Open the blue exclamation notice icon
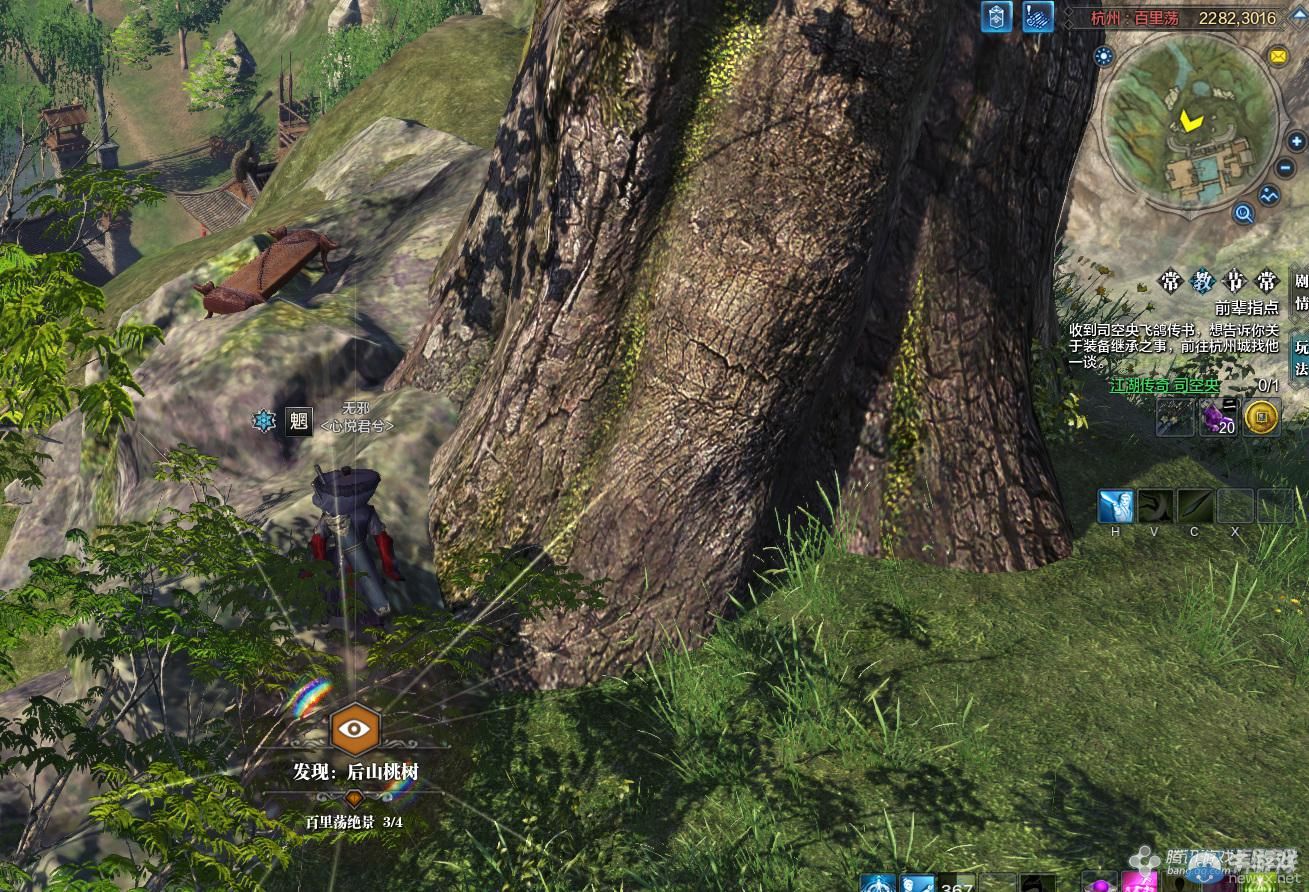The image size is (1309, 892). (x=1038, y=17)
